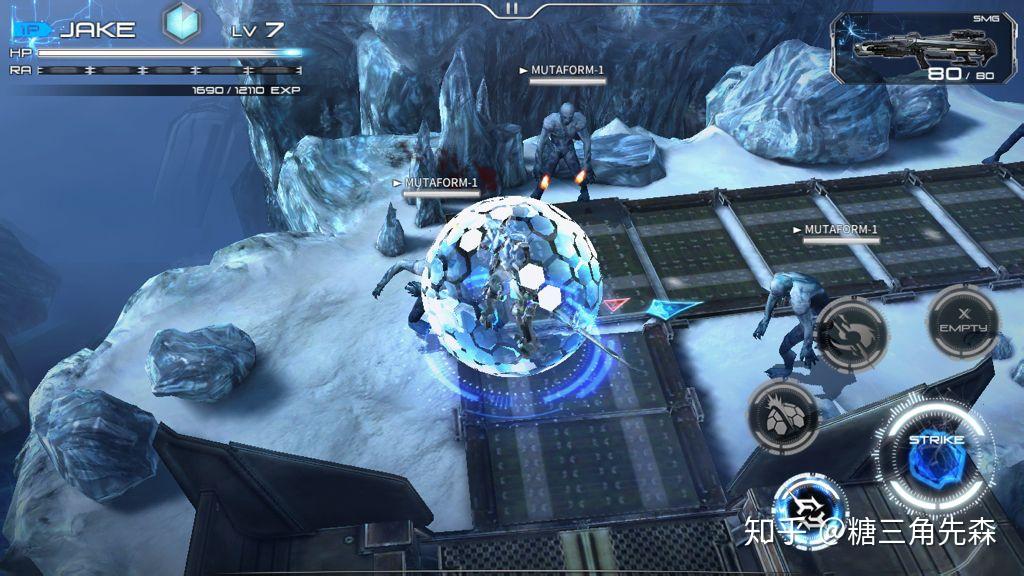
Task: Trigger the swirling arrows skill icon
Action: (x=851, y=334)
